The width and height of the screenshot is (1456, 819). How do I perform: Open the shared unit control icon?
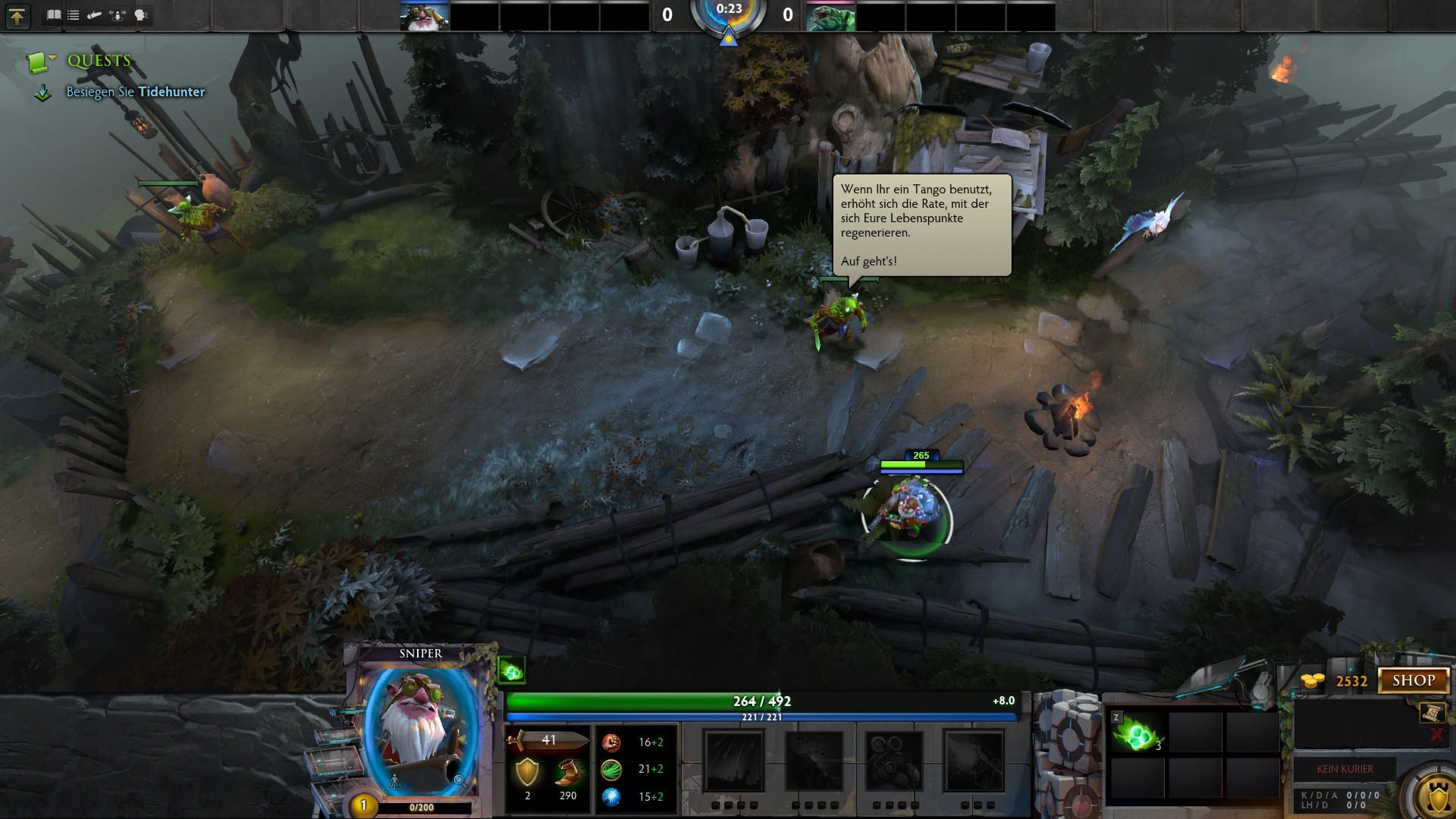[x=118, y=15]
